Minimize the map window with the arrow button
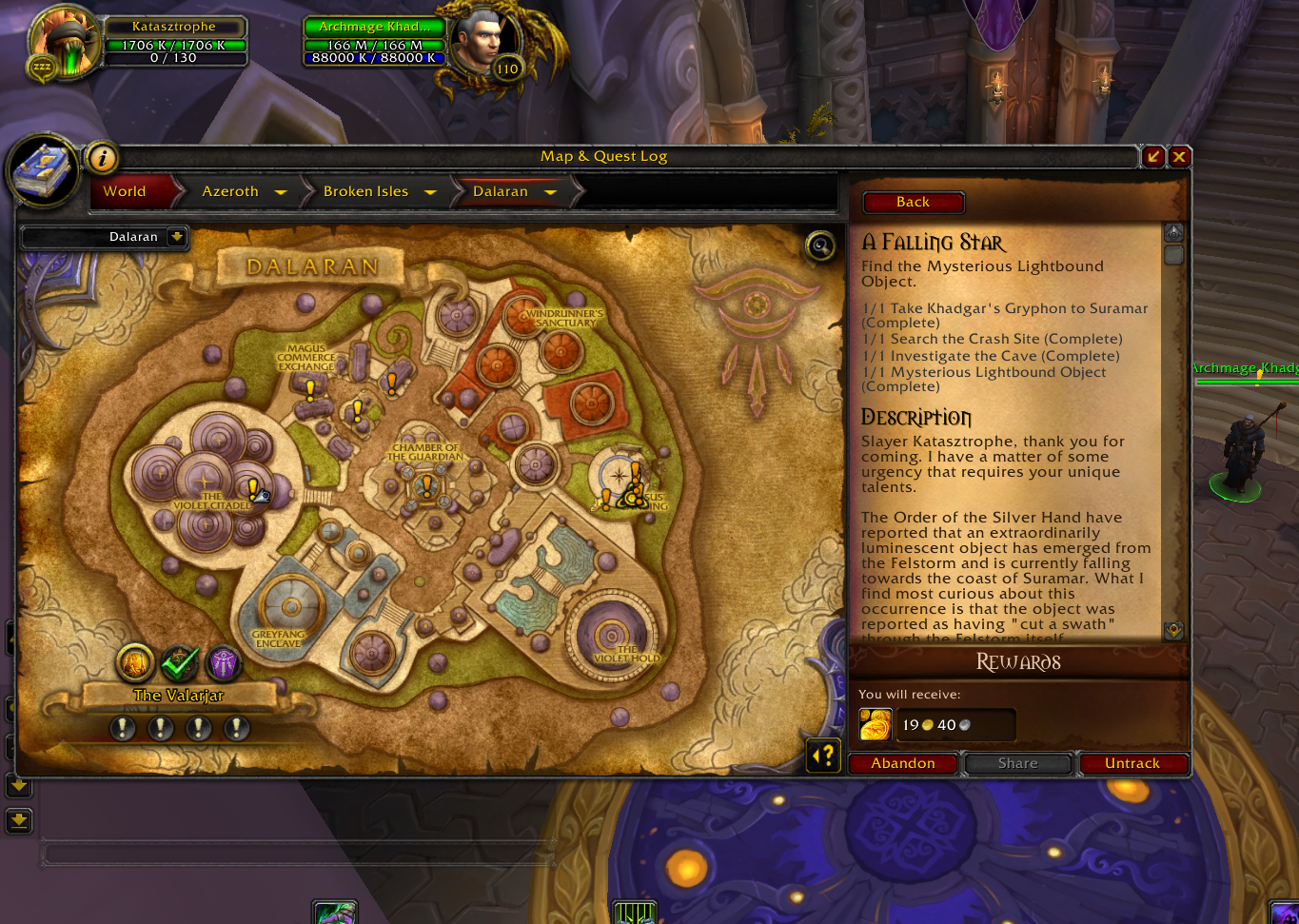Screen dimensions: 1299x924 1153,157
